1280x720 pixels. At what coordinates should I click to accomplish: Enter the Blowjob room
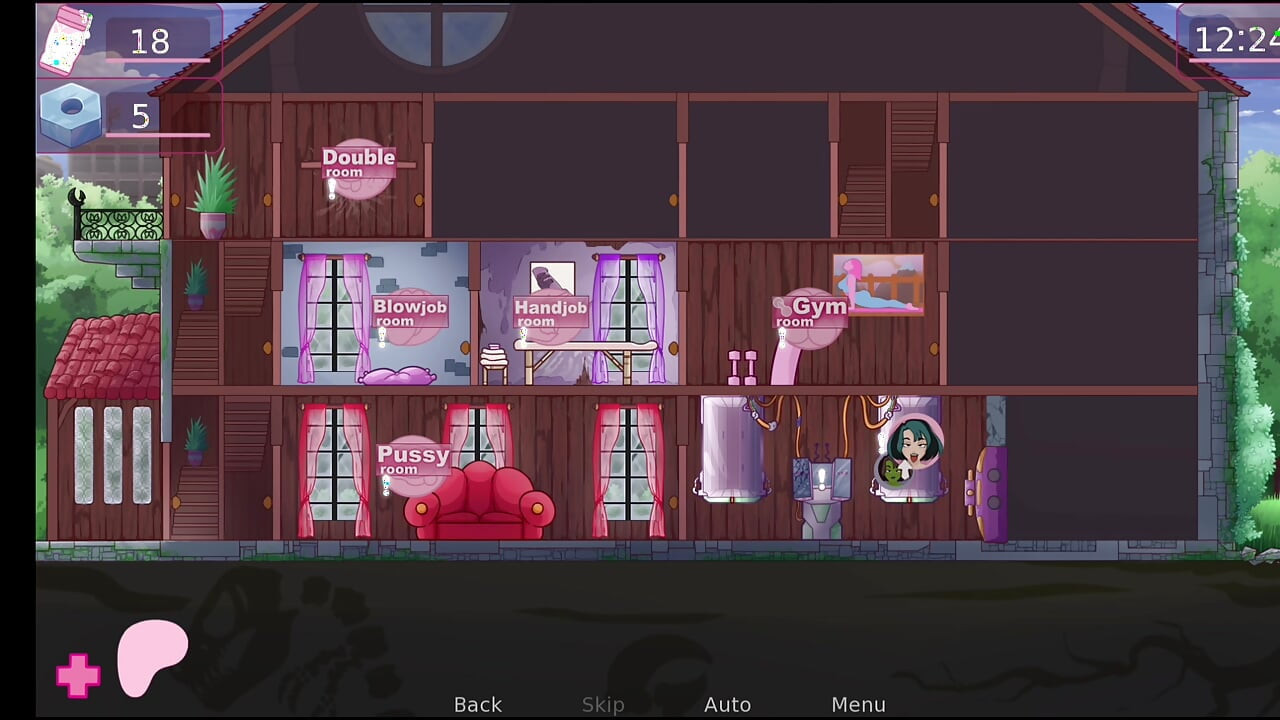(409, 312)
